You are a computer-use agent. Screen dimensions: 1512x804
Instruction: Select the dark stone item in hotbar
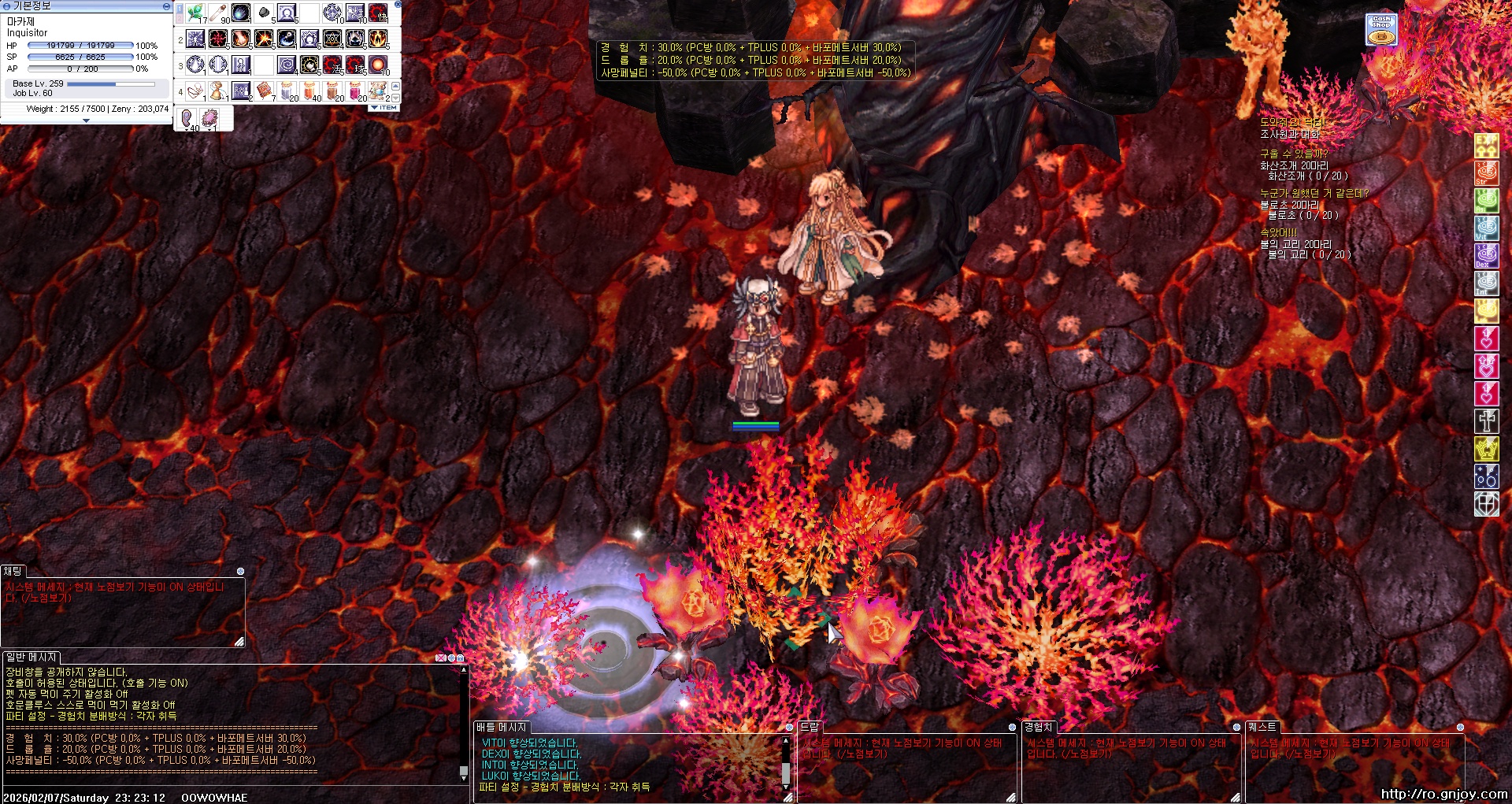(x=264, y=13)
